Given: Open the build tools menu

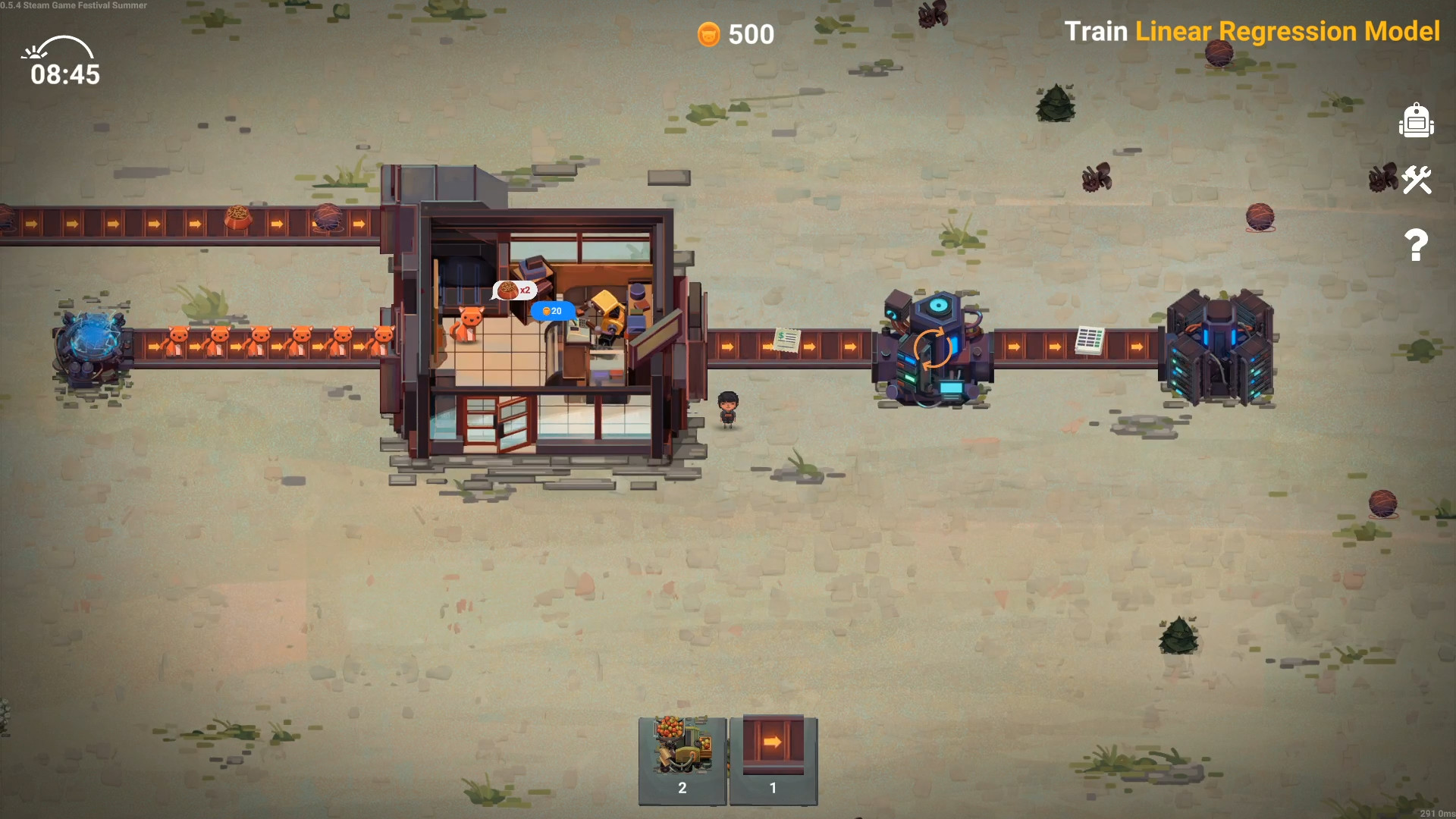Looking at the screenshot, I should pos(1416,180).
